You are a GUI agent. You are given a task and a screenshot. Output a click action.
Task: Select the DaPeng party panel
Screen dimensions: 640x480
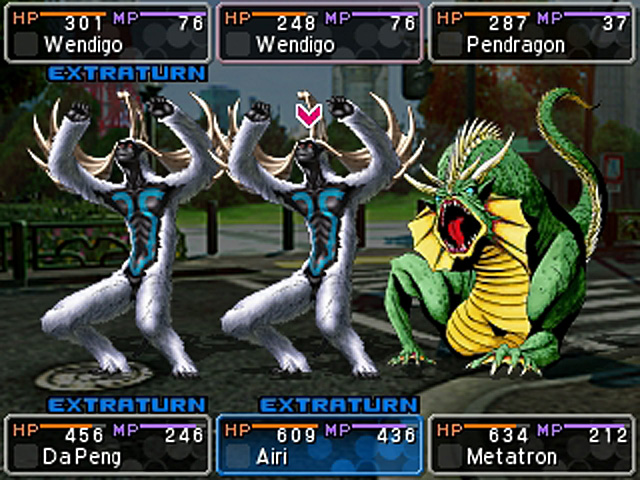(106, 445)
